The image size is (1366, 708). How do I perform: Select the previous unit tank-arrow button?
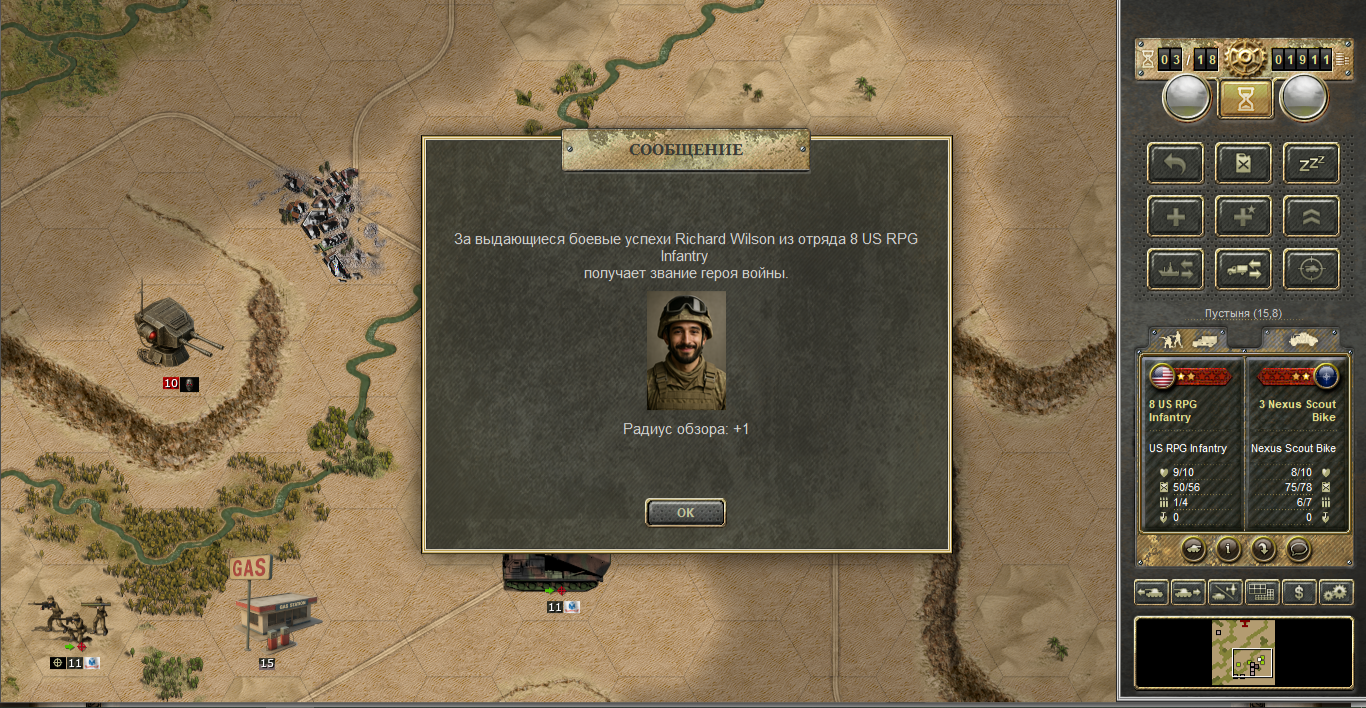click(1151, 592)
